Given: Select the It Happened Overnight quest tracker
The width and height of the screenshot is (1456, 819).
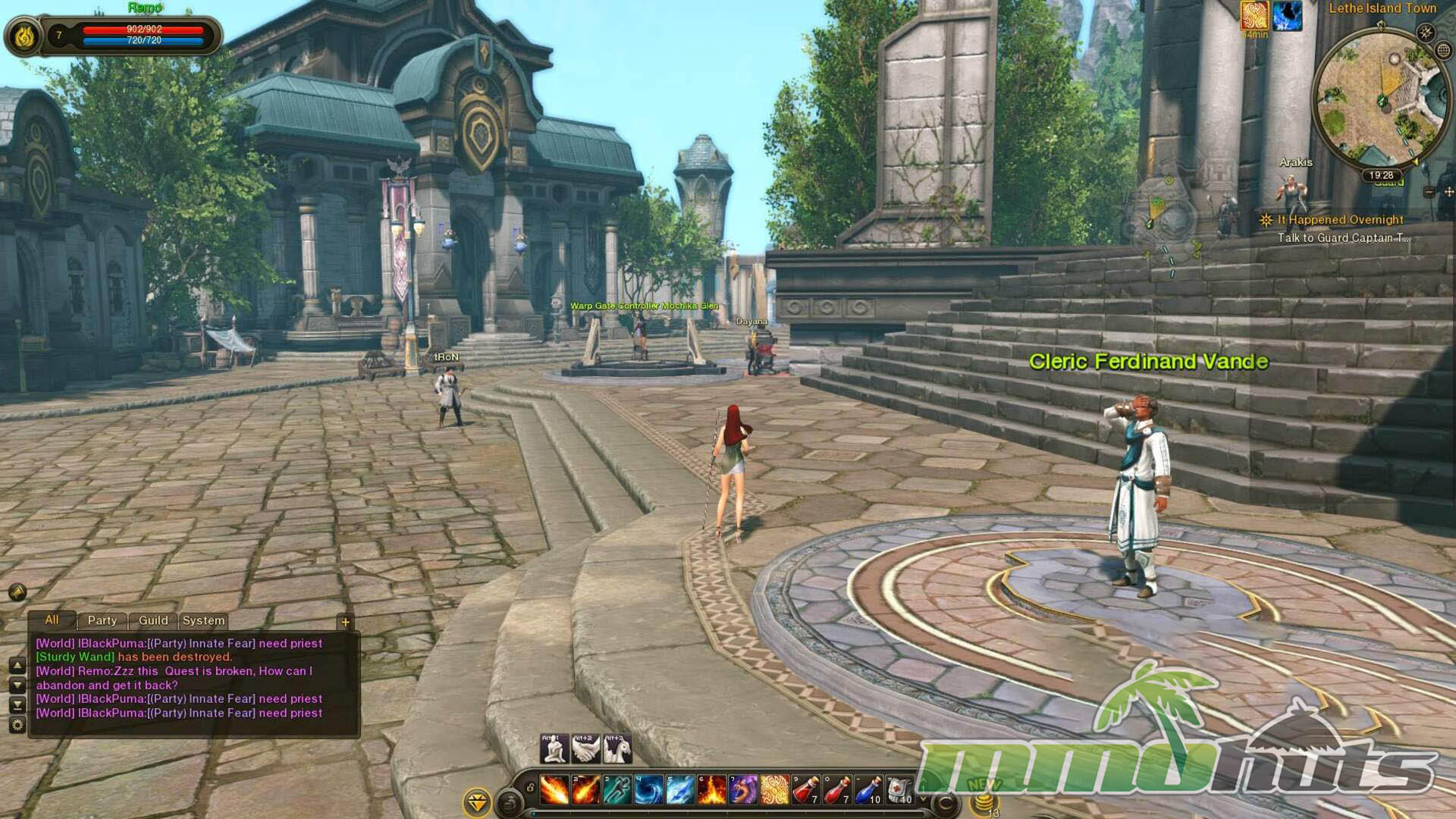Looking at the screenshot, I should [x=1340, y=220].
